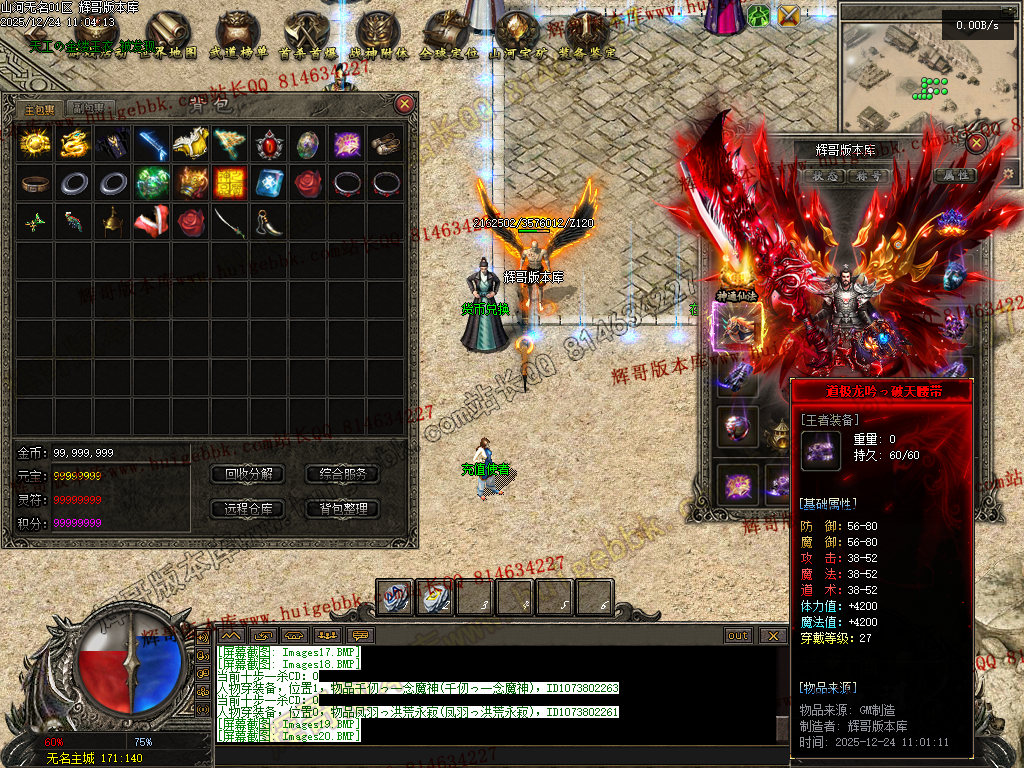The width and height of the screenshot is (1024, 768).
Task: Use the item in hotbar slot 1
Action: tap(396, 597)
